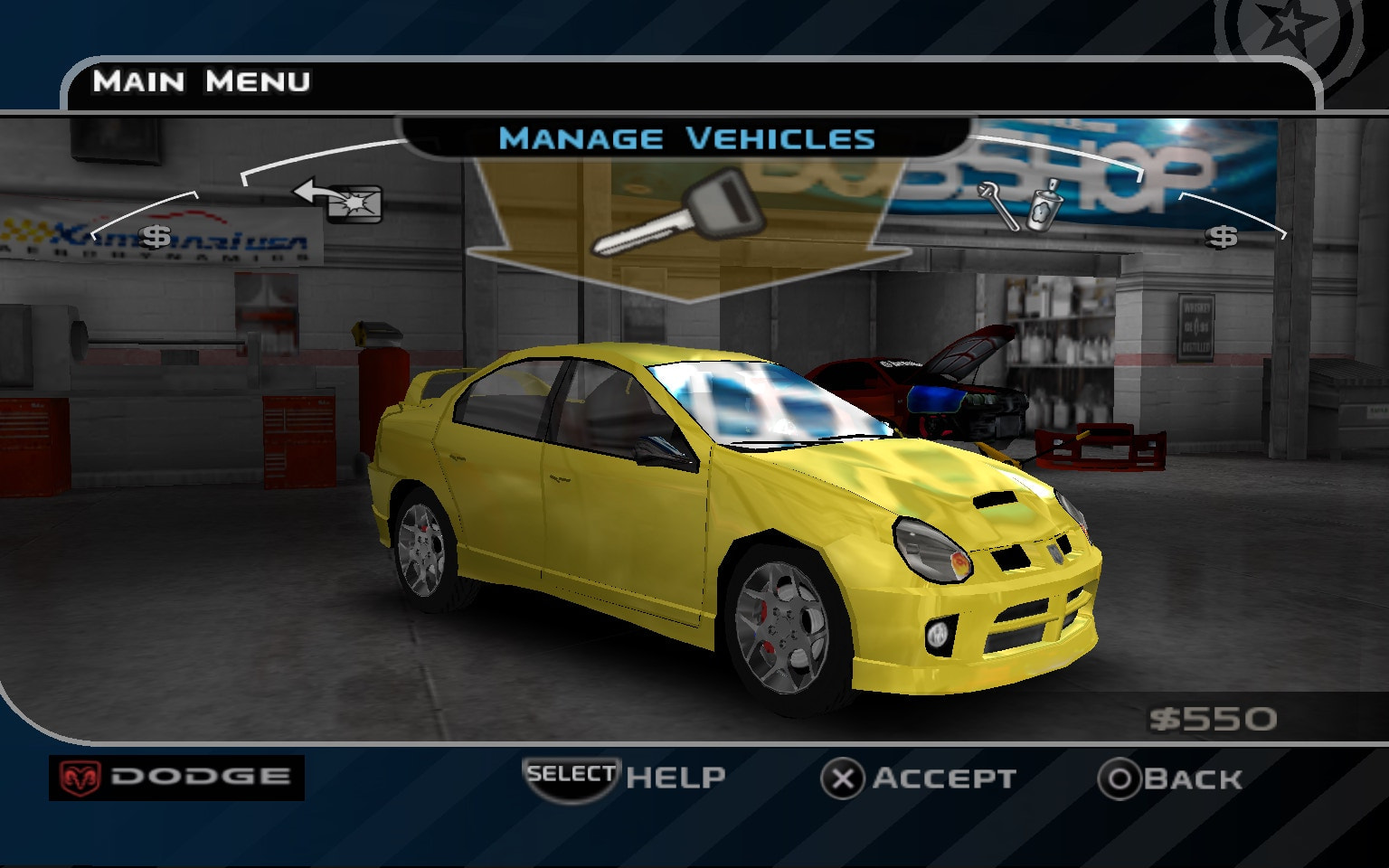Open the Manage Vehicles menu option
This screenshot has height=868, width=1389.
pyautogui.click(x=689, y=137)
